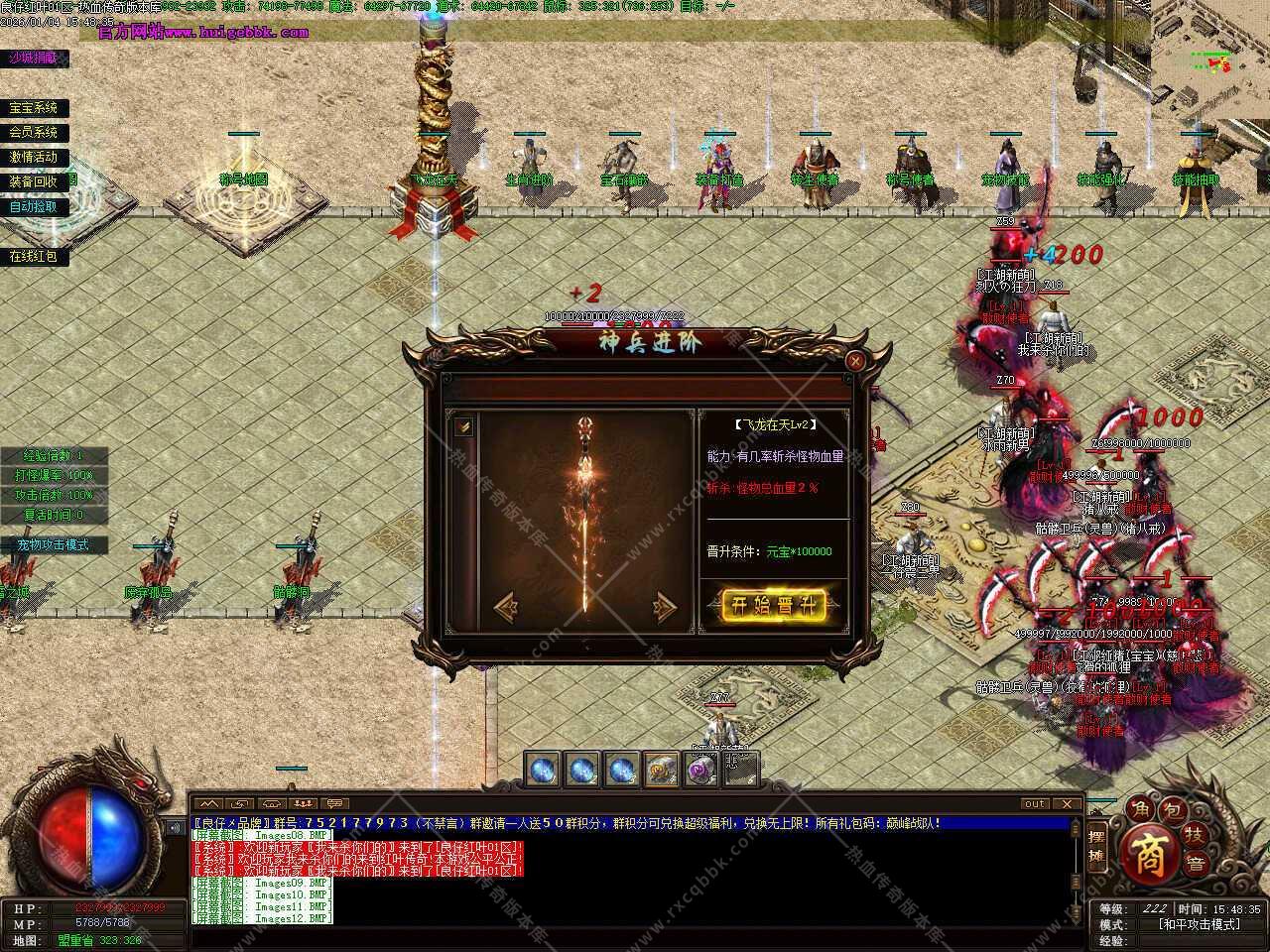Screen dimensions: 1270x952
Task: Close the 神兵进阶 window
Action: pos(854,362)
